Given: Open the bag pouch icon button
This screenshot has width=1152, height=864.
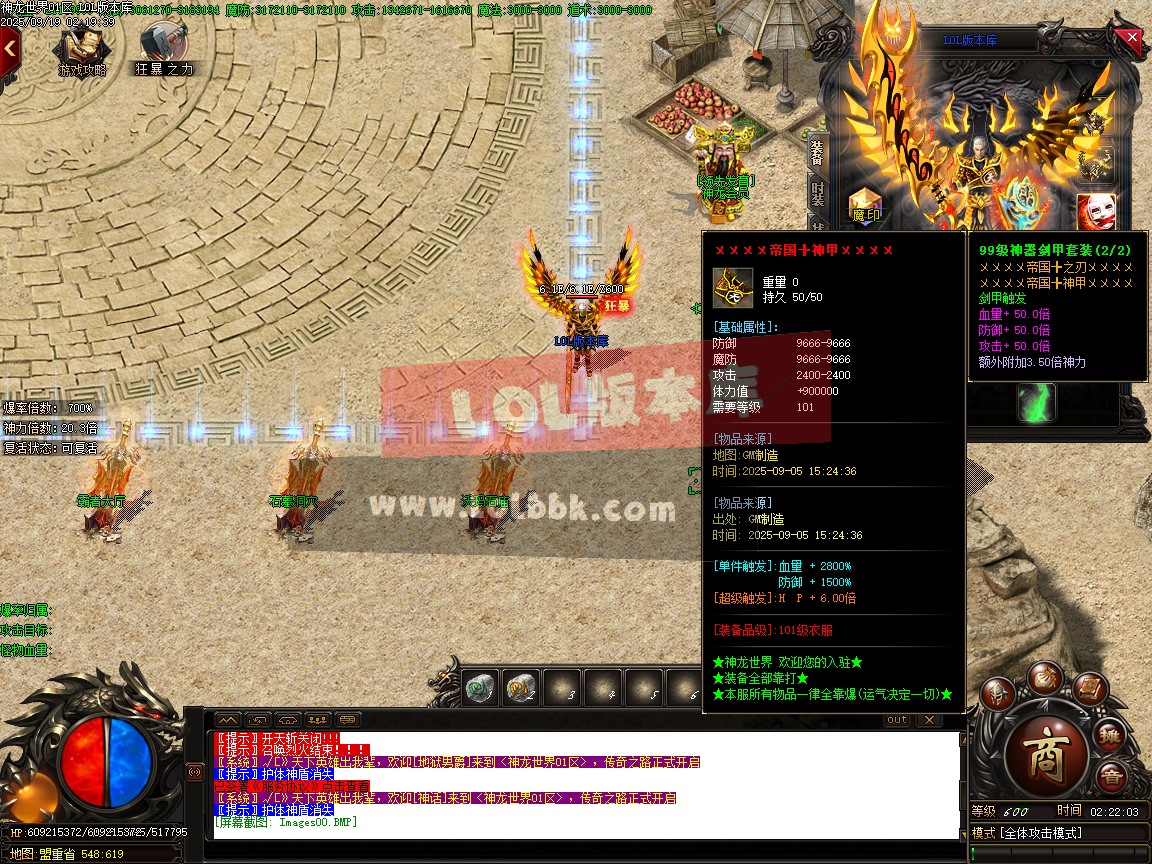Looking at the screenshot, I should pos(1046,678).
